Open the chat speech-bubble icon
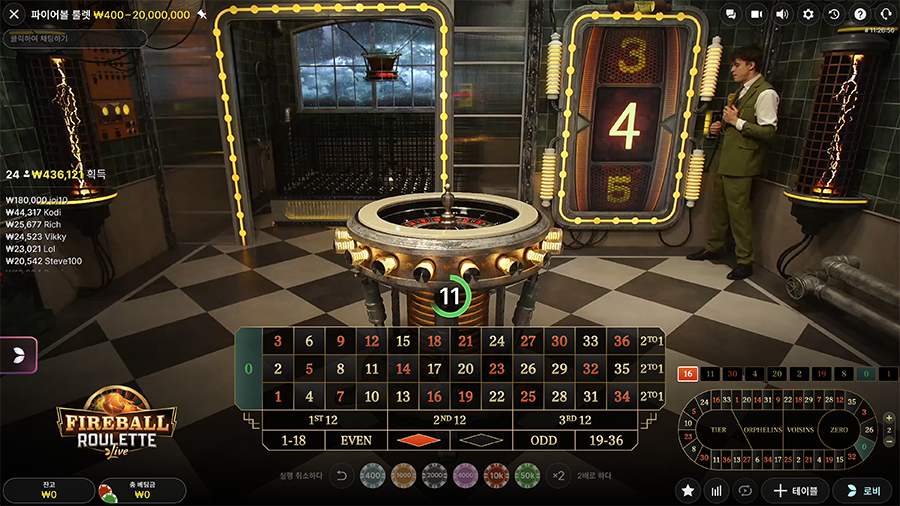 click(x=731, y=14)
